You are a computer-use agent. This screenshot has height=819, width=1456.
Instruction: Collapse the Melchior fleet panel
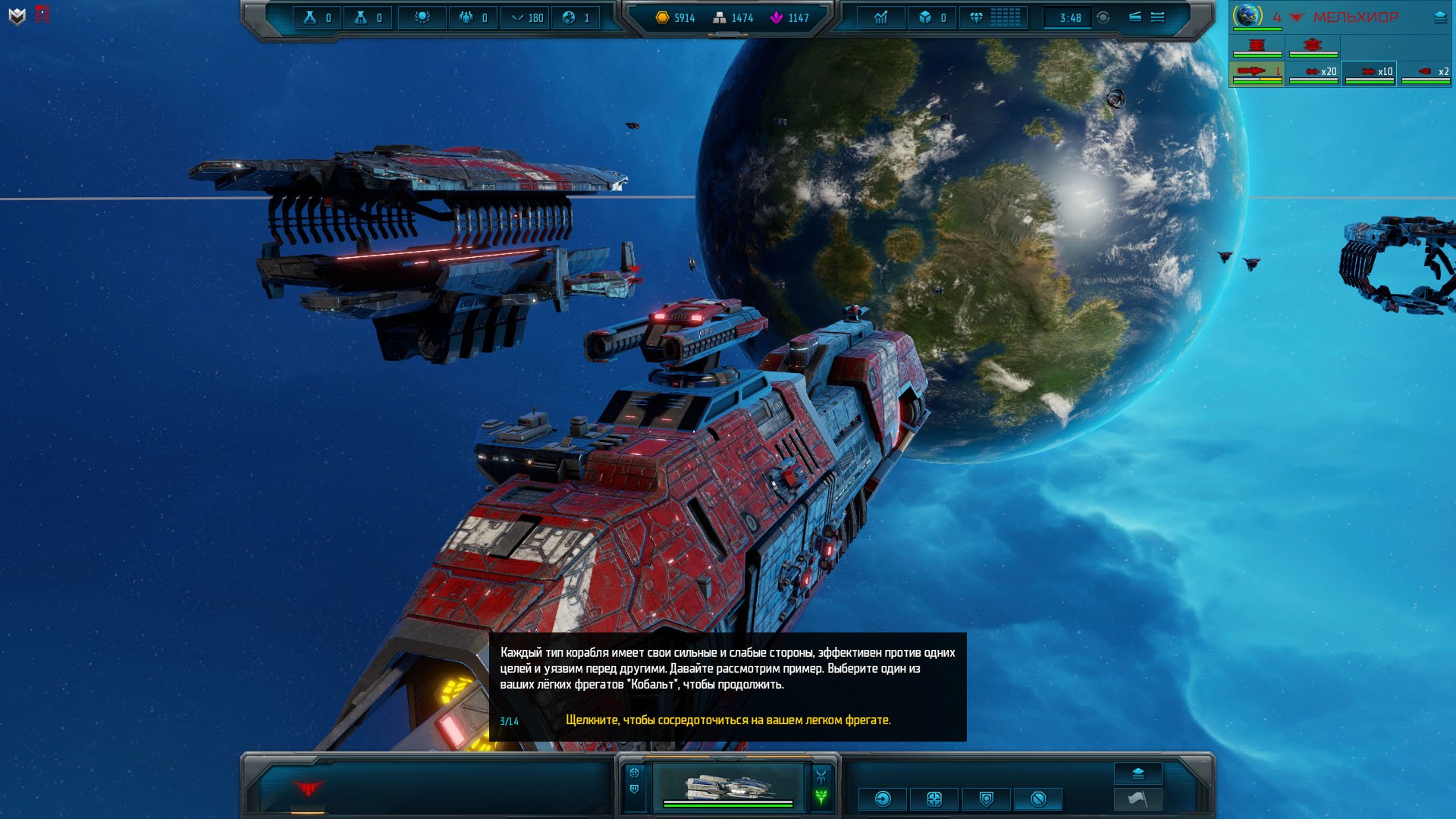pos(1439,17)
